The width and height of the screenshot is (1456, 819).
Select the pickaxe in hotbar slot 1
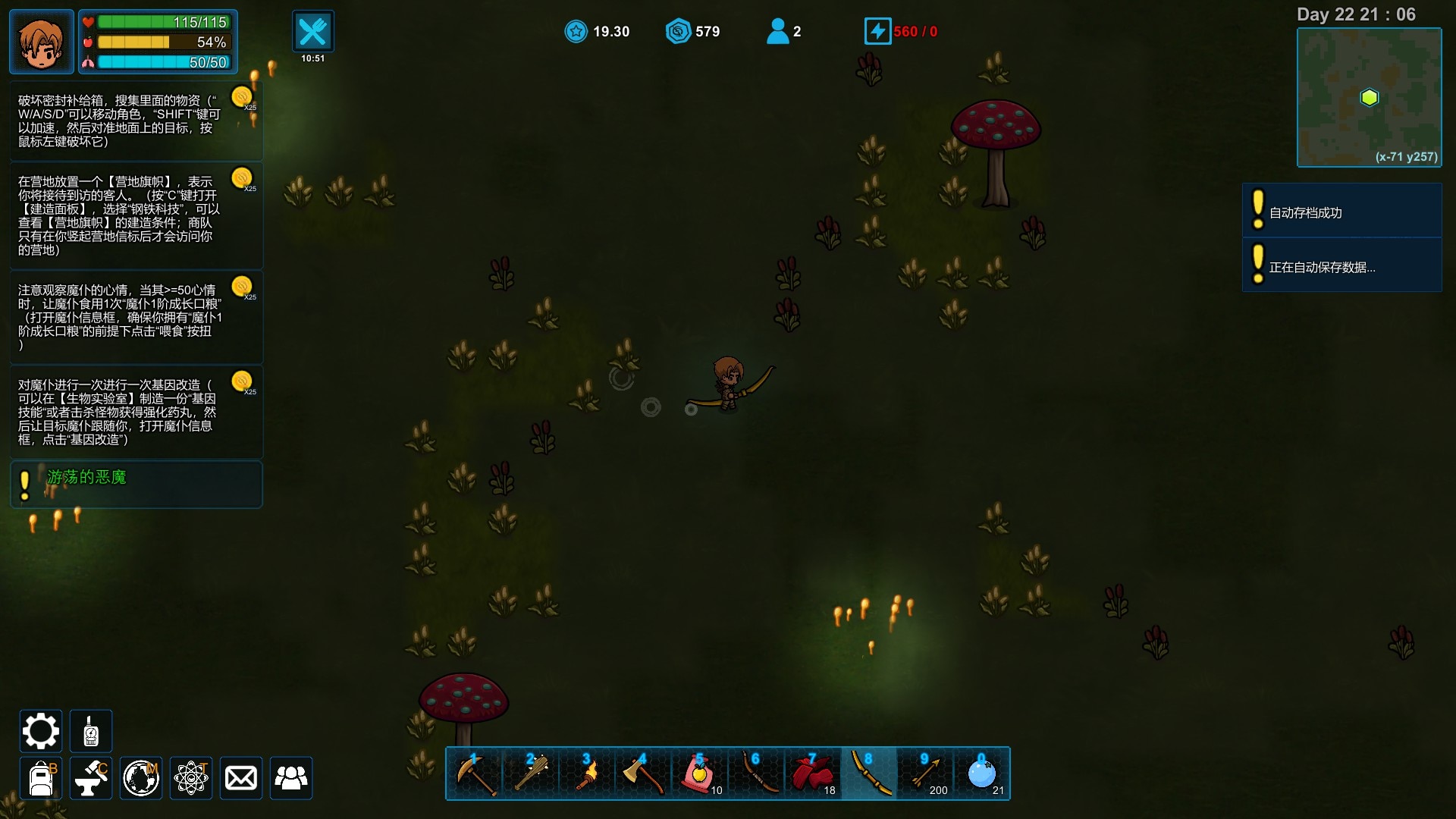475,773
